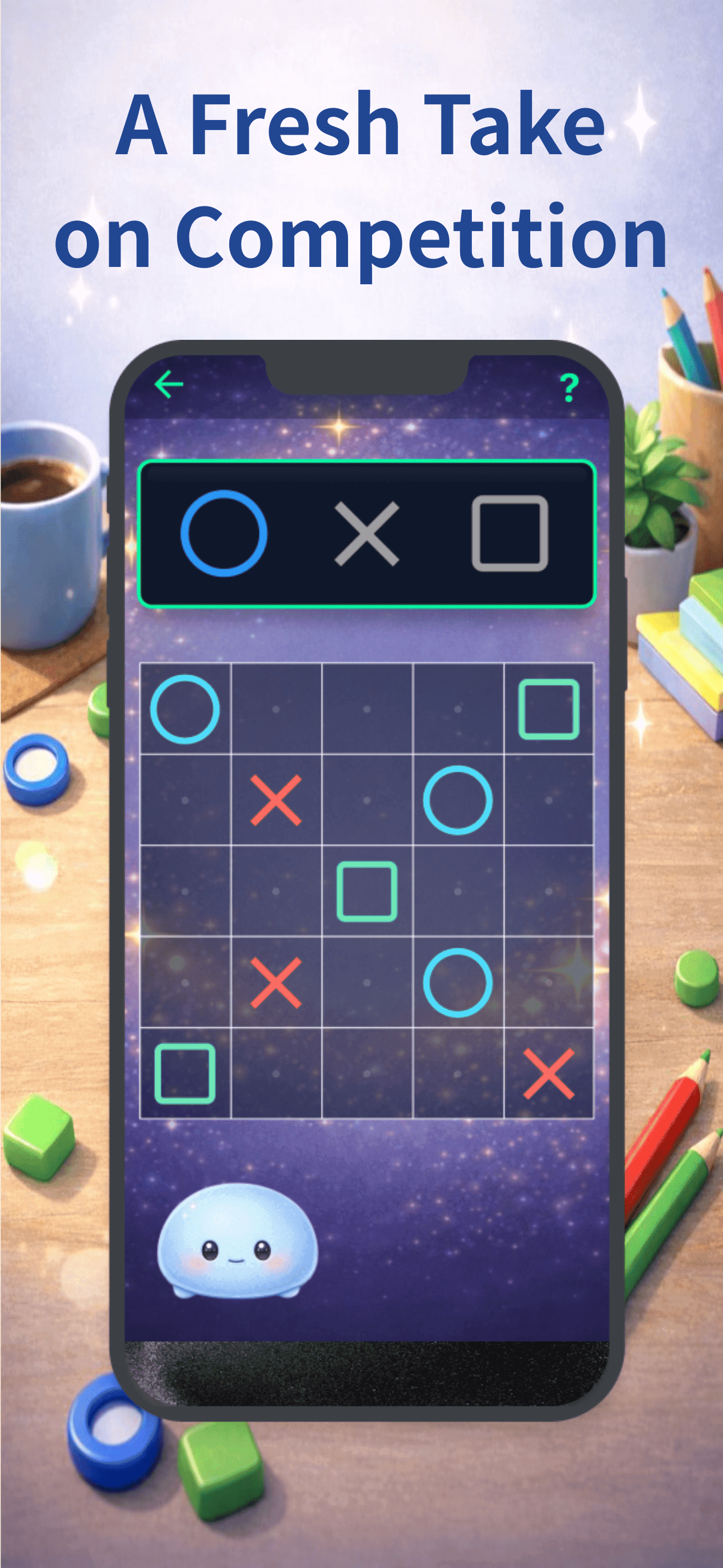Open the help question mark icon
723x1568 pixels.
(x=570, y=384)
